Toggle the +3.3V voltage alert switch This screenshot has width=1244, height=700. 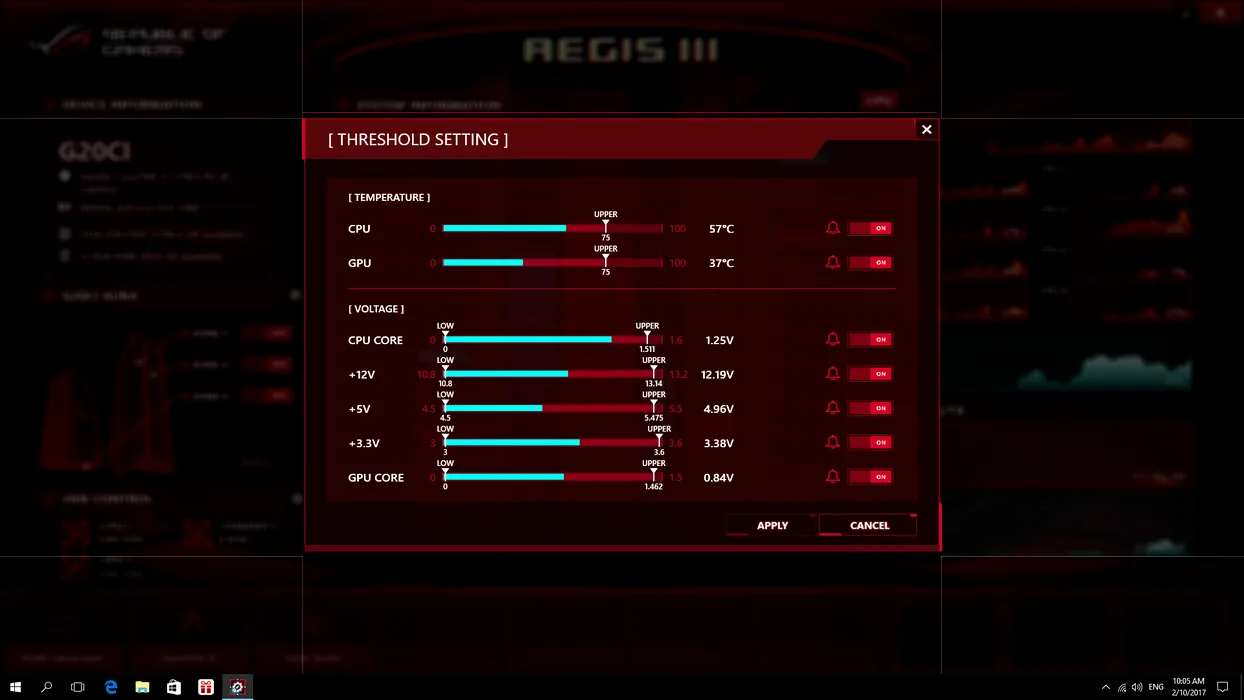(x=870, y=442)
